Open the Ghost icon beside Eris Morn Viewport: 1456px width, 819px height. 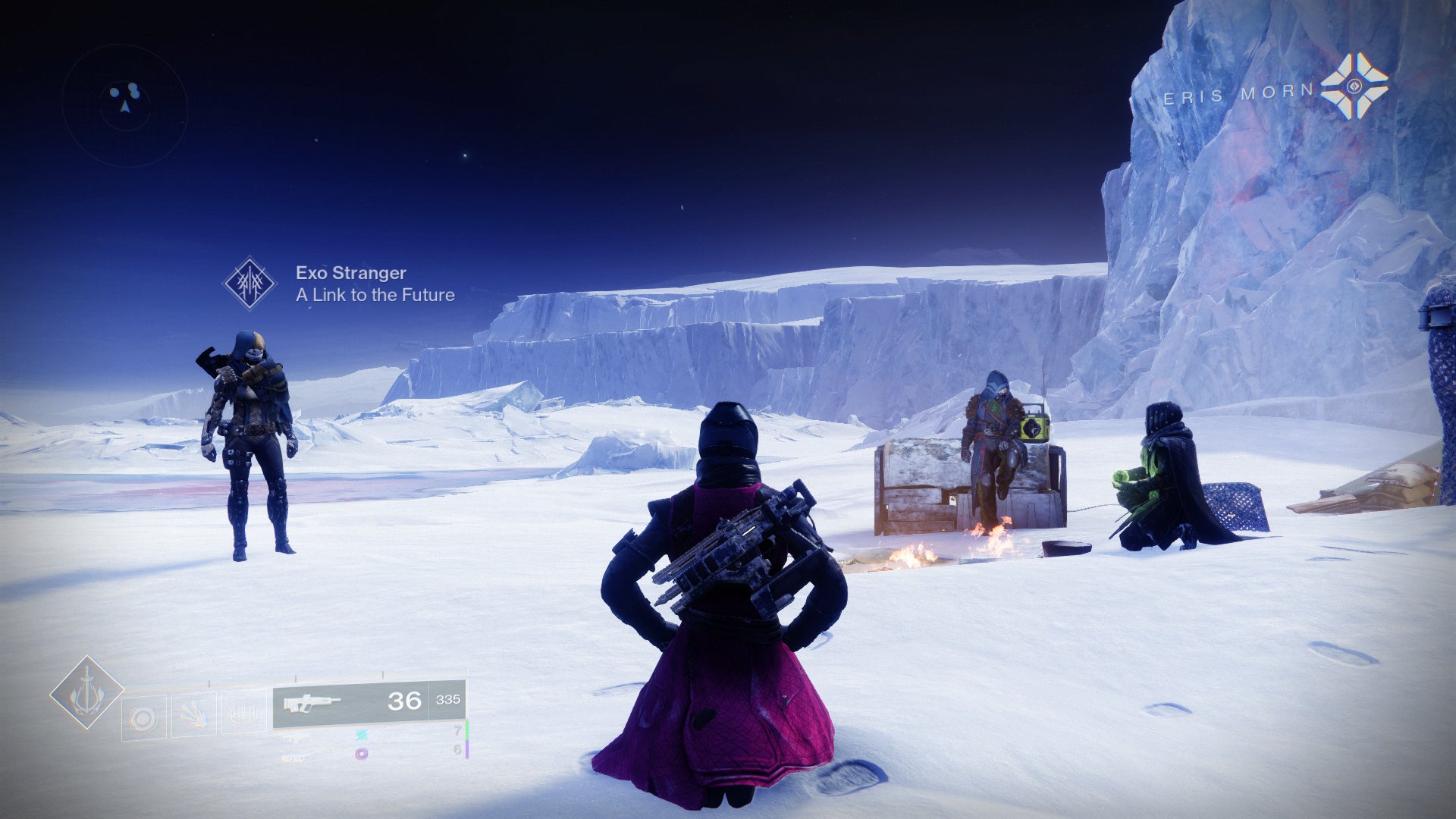tap(1354, 86)
